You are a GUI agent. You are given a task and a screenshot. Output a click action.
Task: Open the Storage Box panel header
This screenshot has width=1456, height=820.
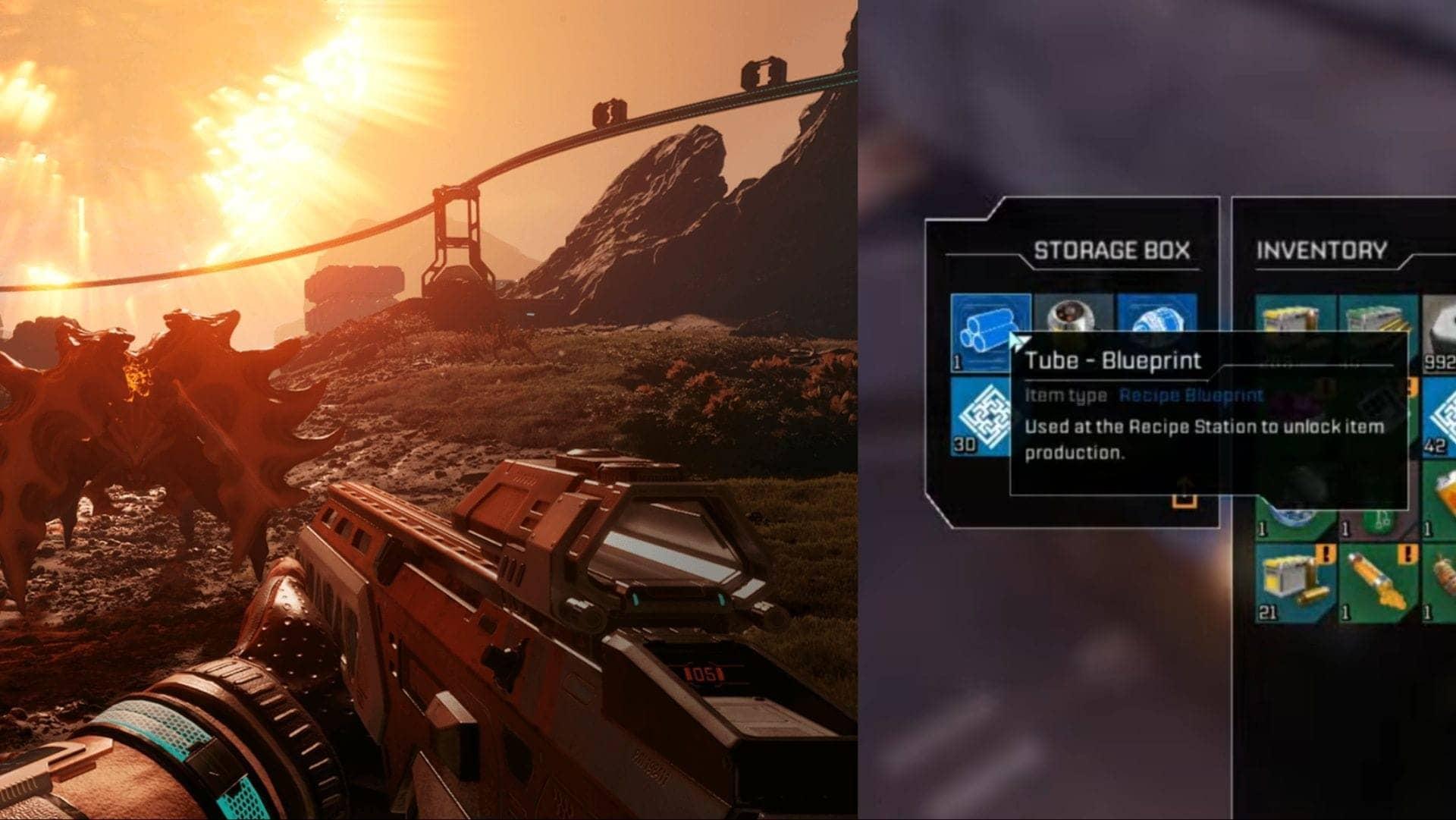click(1113, 248)
